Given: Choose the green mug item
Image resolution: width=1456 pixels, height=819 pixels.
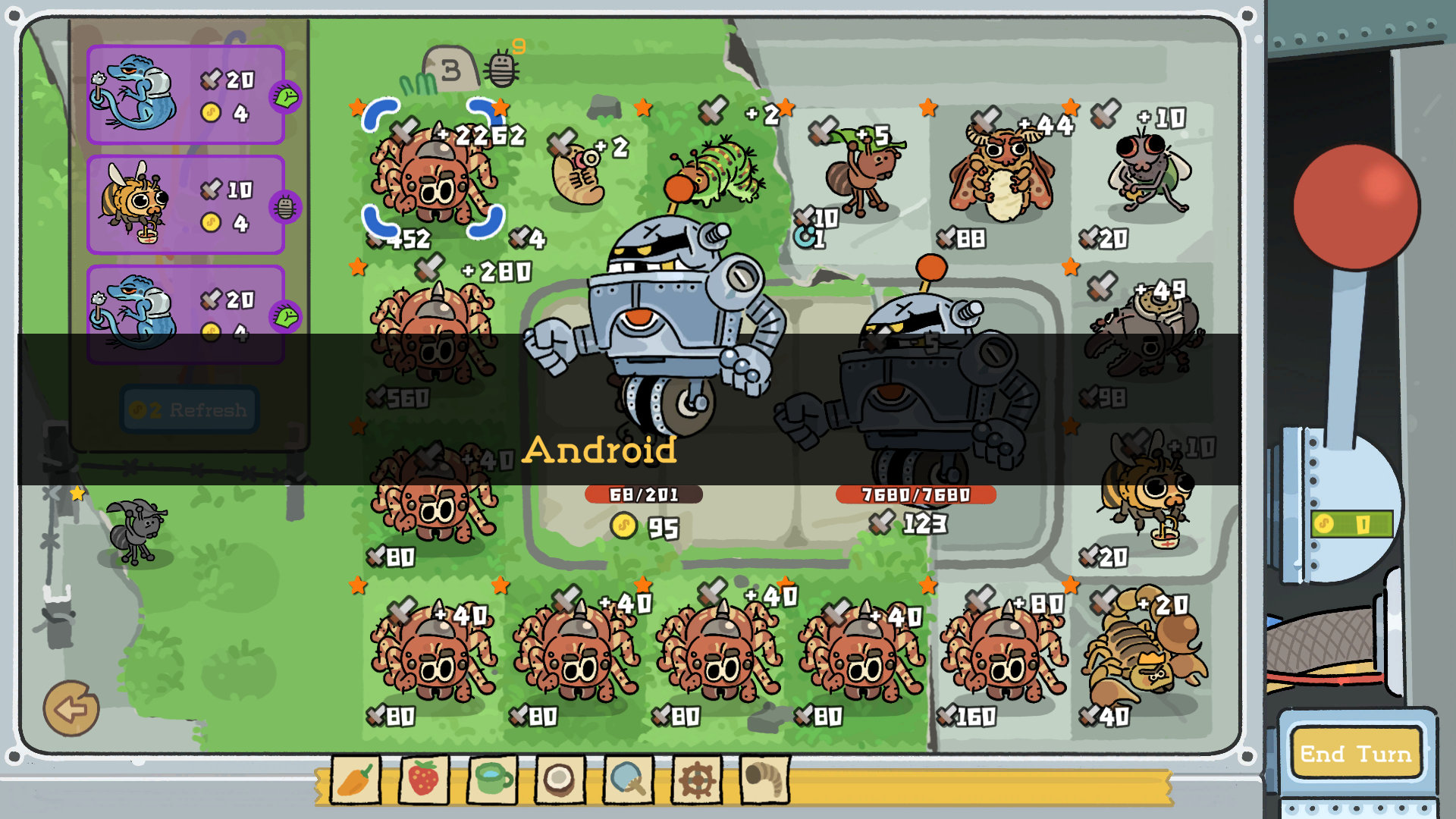Looking at the screenshot, I should point(491,780).
